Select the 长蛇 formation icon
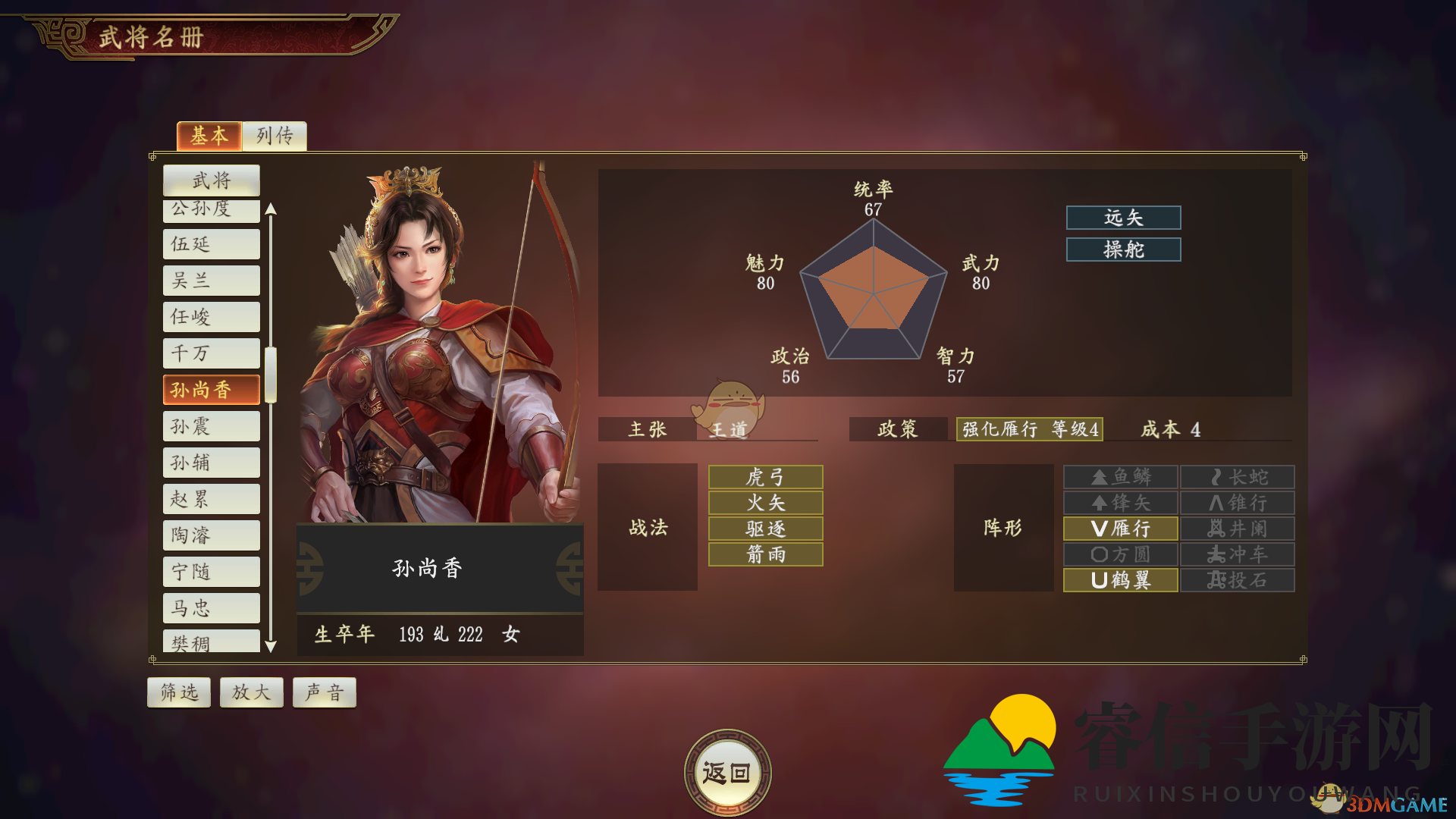Screen dimensions: 1456x819 click(x=1237, y=477)
